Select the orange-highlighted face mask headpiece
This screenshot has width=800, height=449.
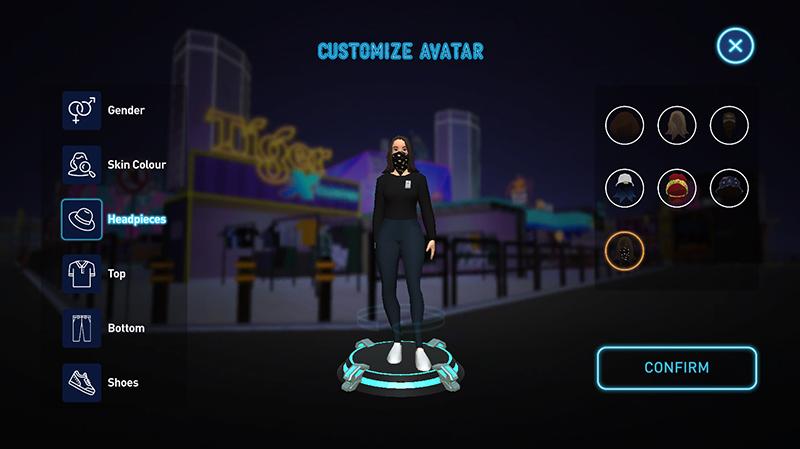[x=624, y=248]
